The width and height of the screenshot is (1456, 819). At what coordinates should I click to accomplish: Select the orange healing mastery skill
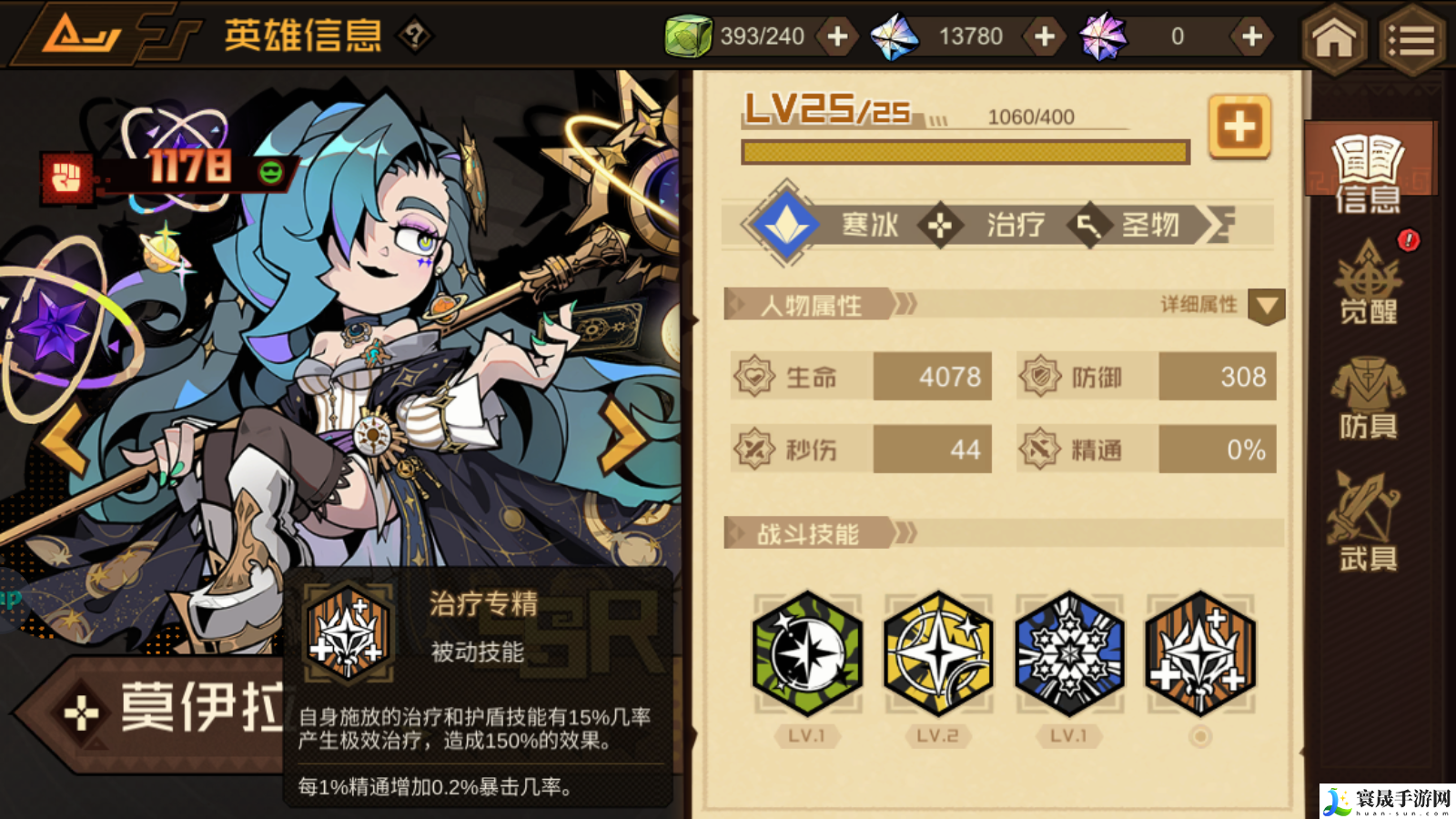point(1200,653)
